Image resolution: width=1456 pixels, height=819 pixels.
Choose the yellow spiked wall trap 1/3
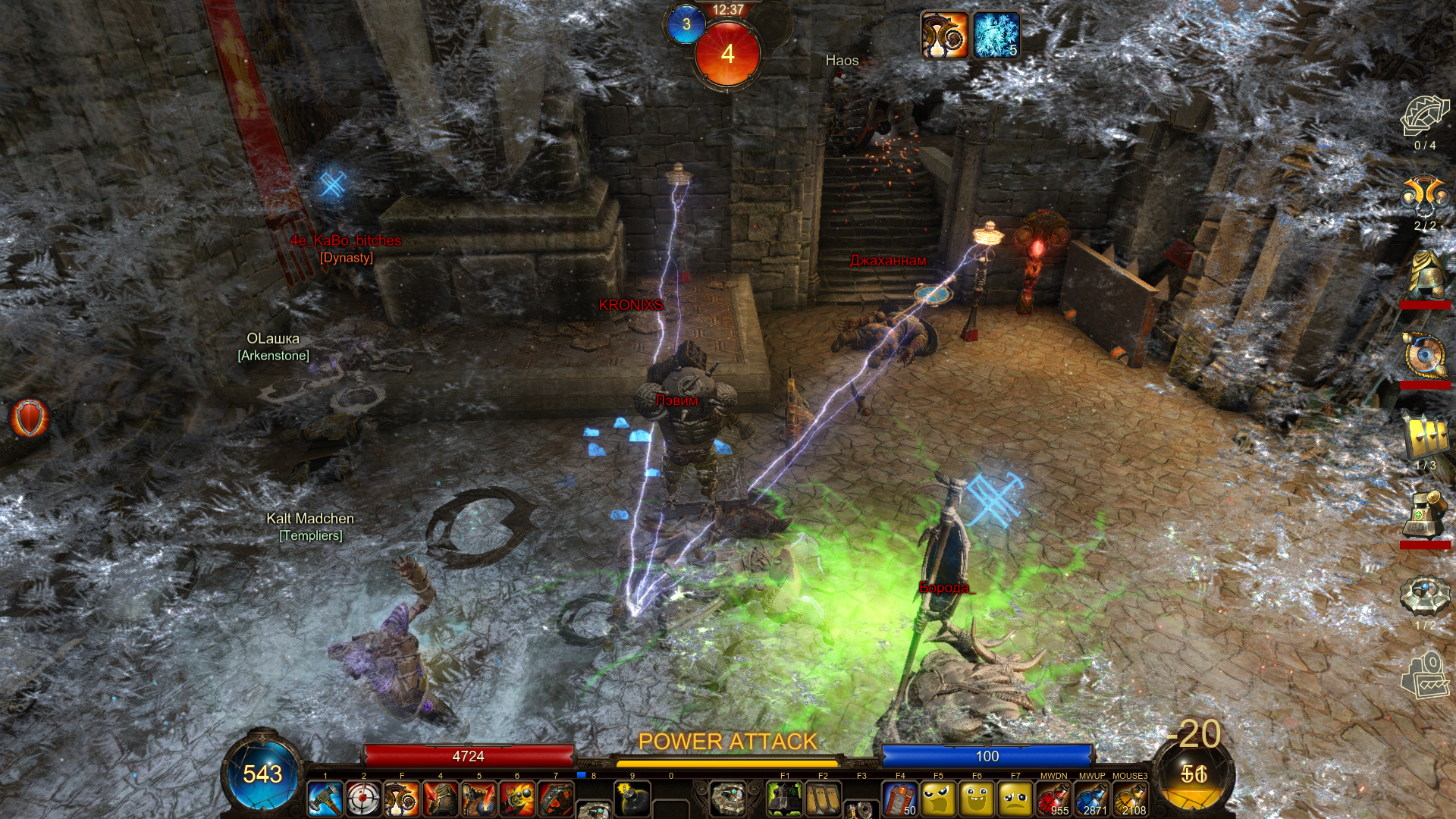point(1425,438)
